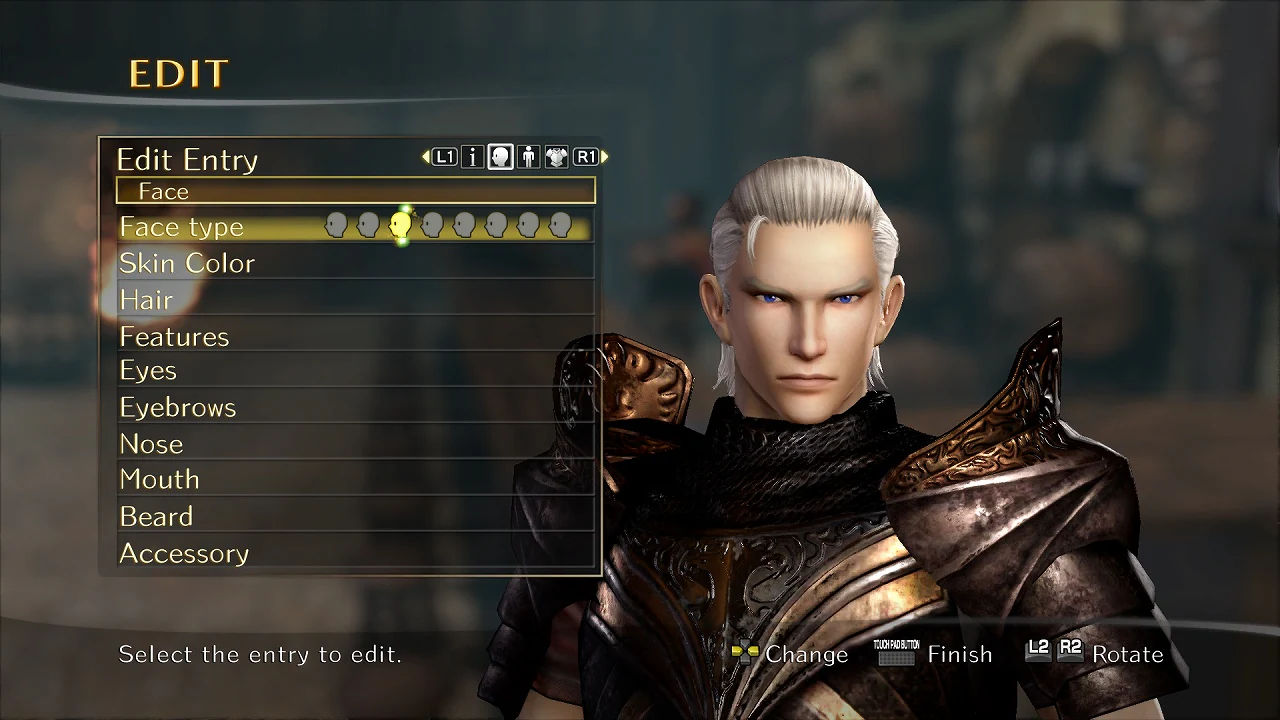Click the Rotate control label
The image size is (1280, 720).
(1128, 654)
